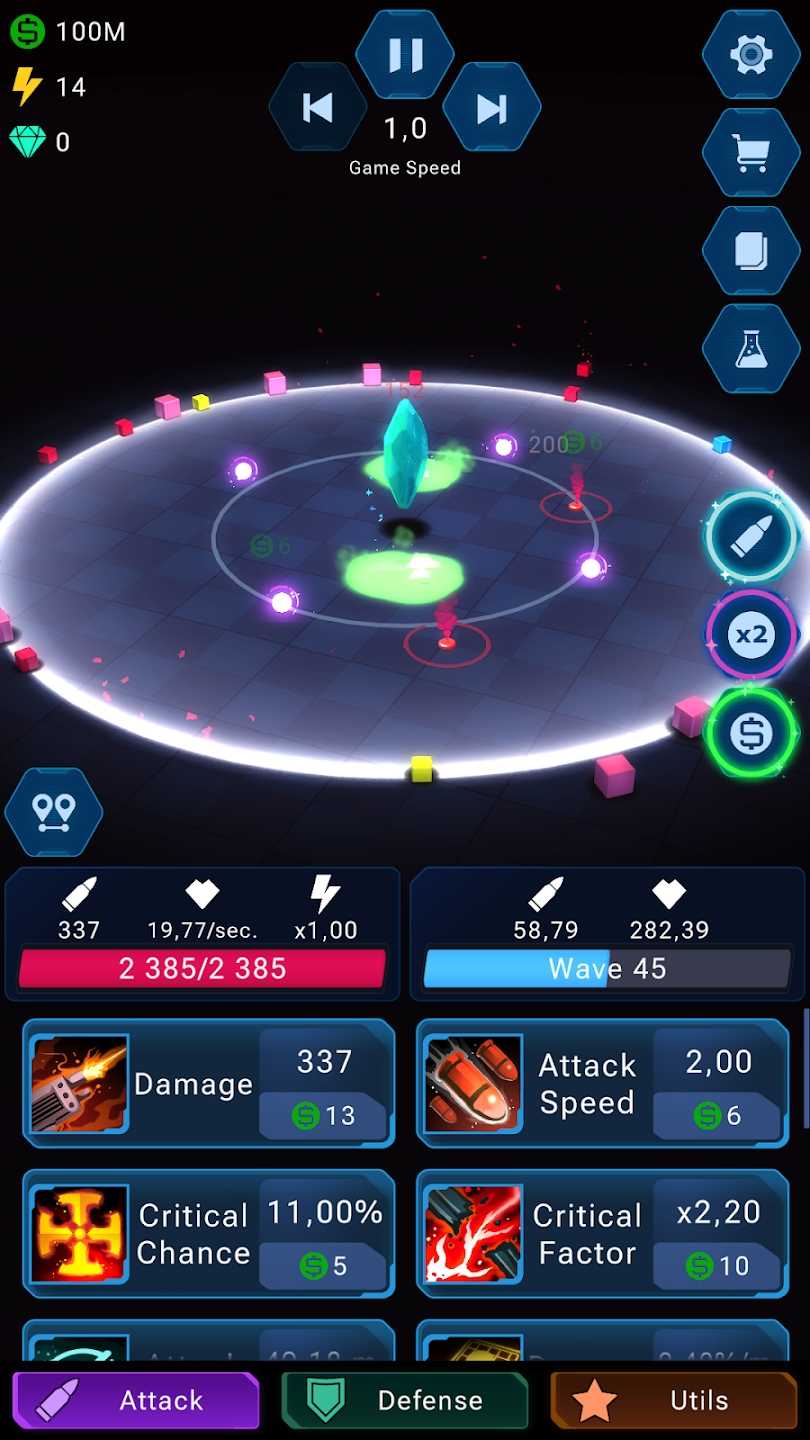
Task: Decrease game speed with the previous arrow
Action: [318, 107]
